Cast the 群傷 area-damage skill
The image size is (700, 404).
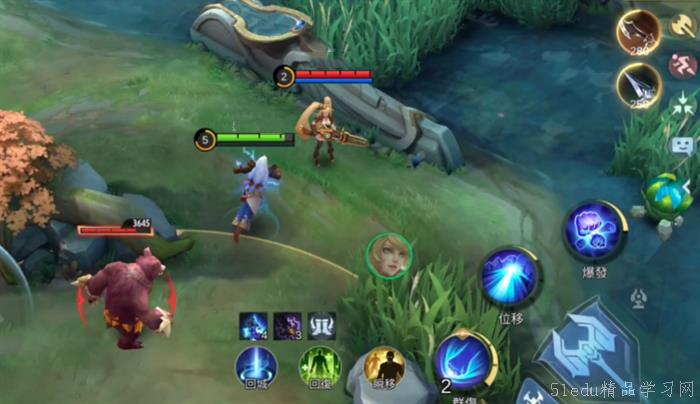(x=464, y=358)
